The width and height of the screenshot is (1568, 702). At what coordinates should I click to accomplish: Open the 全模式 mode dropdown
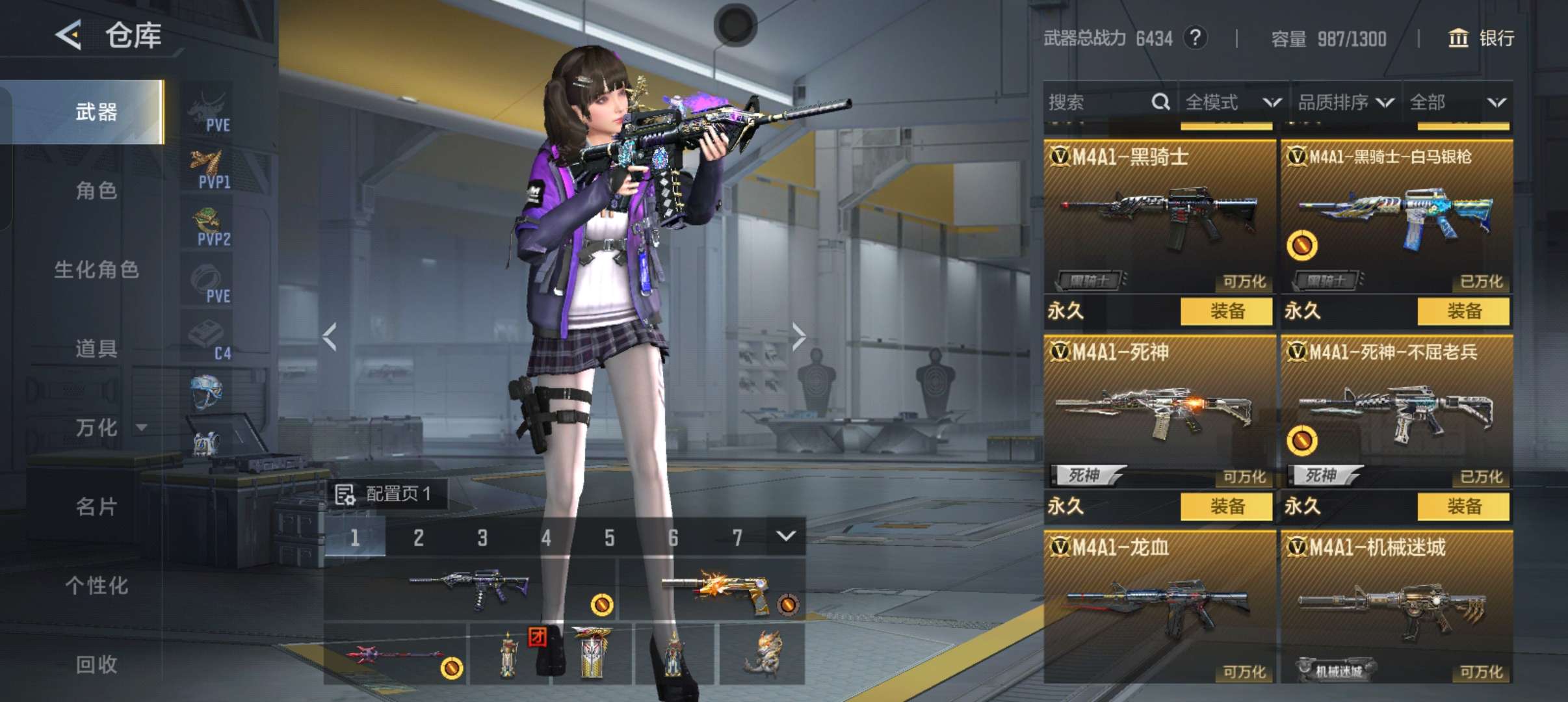click(1232, 102)
